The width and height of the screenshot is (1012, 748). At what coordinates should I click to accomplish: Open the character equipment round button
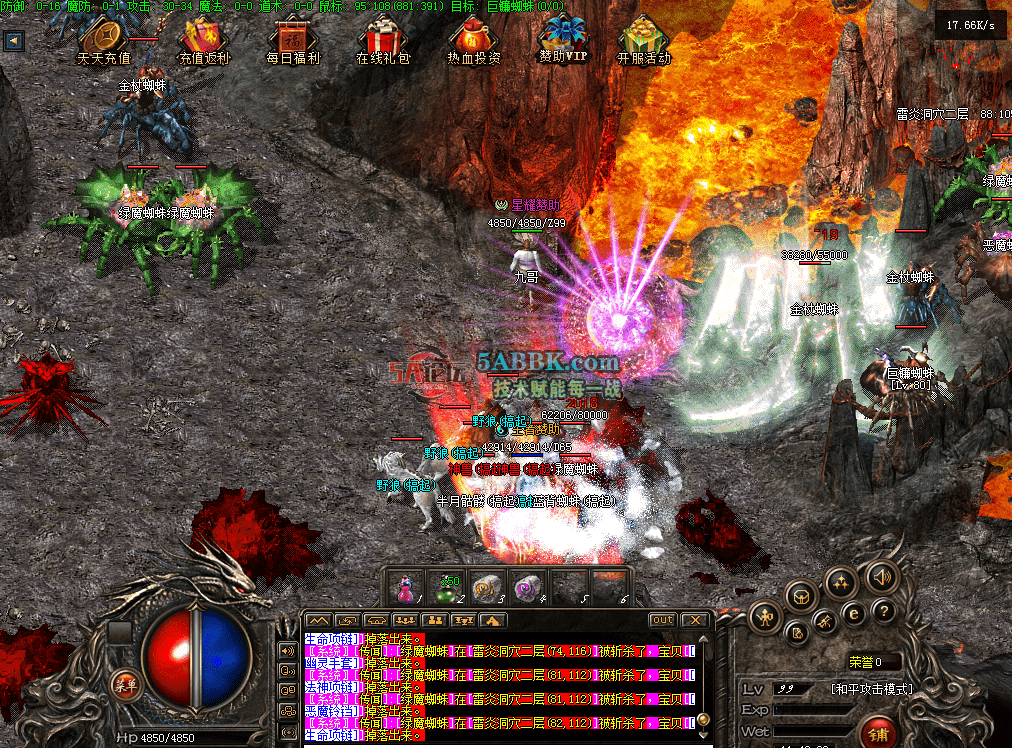click(766, 616)
